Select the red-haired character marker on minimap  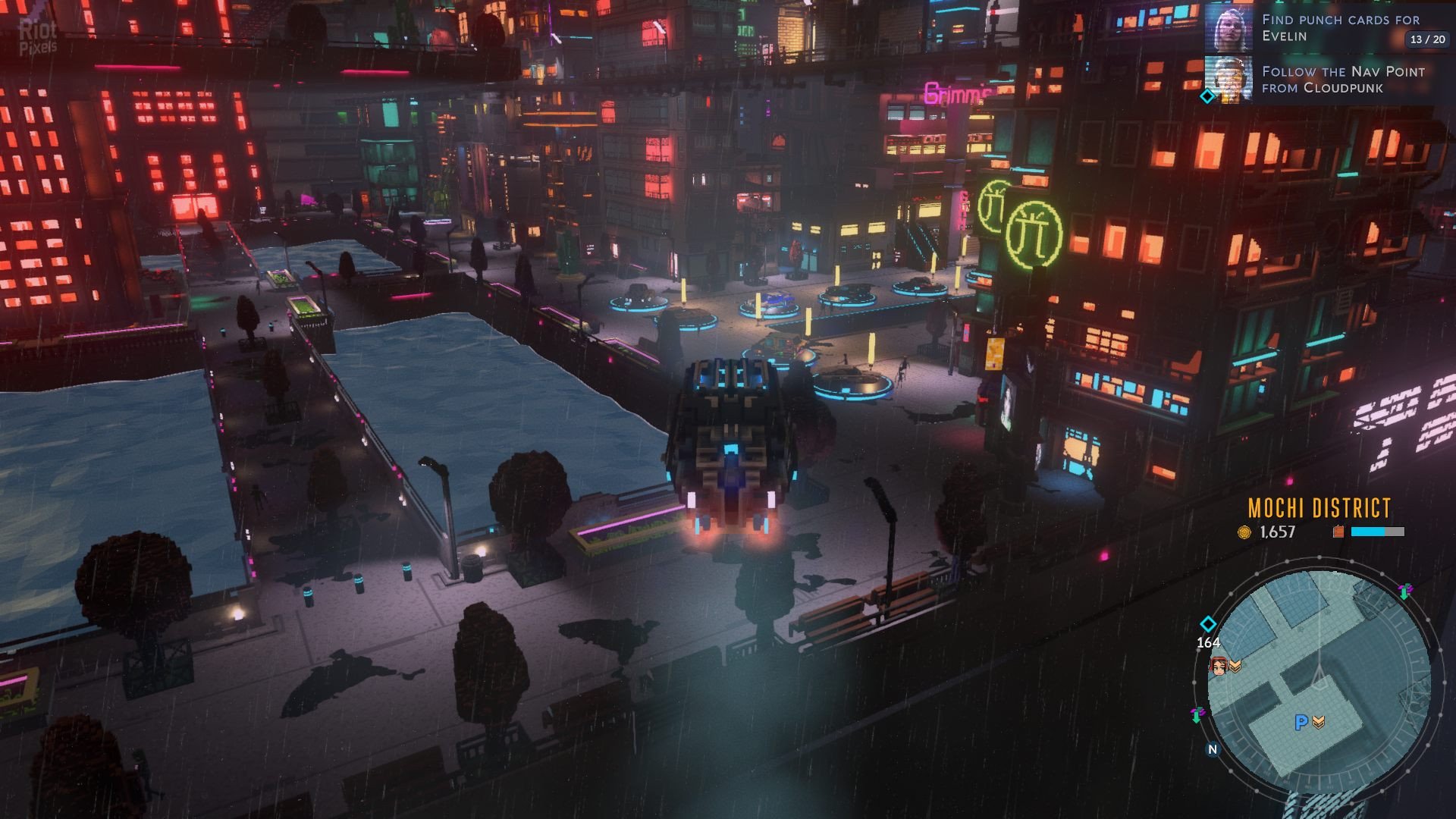tap(1219, 666)
